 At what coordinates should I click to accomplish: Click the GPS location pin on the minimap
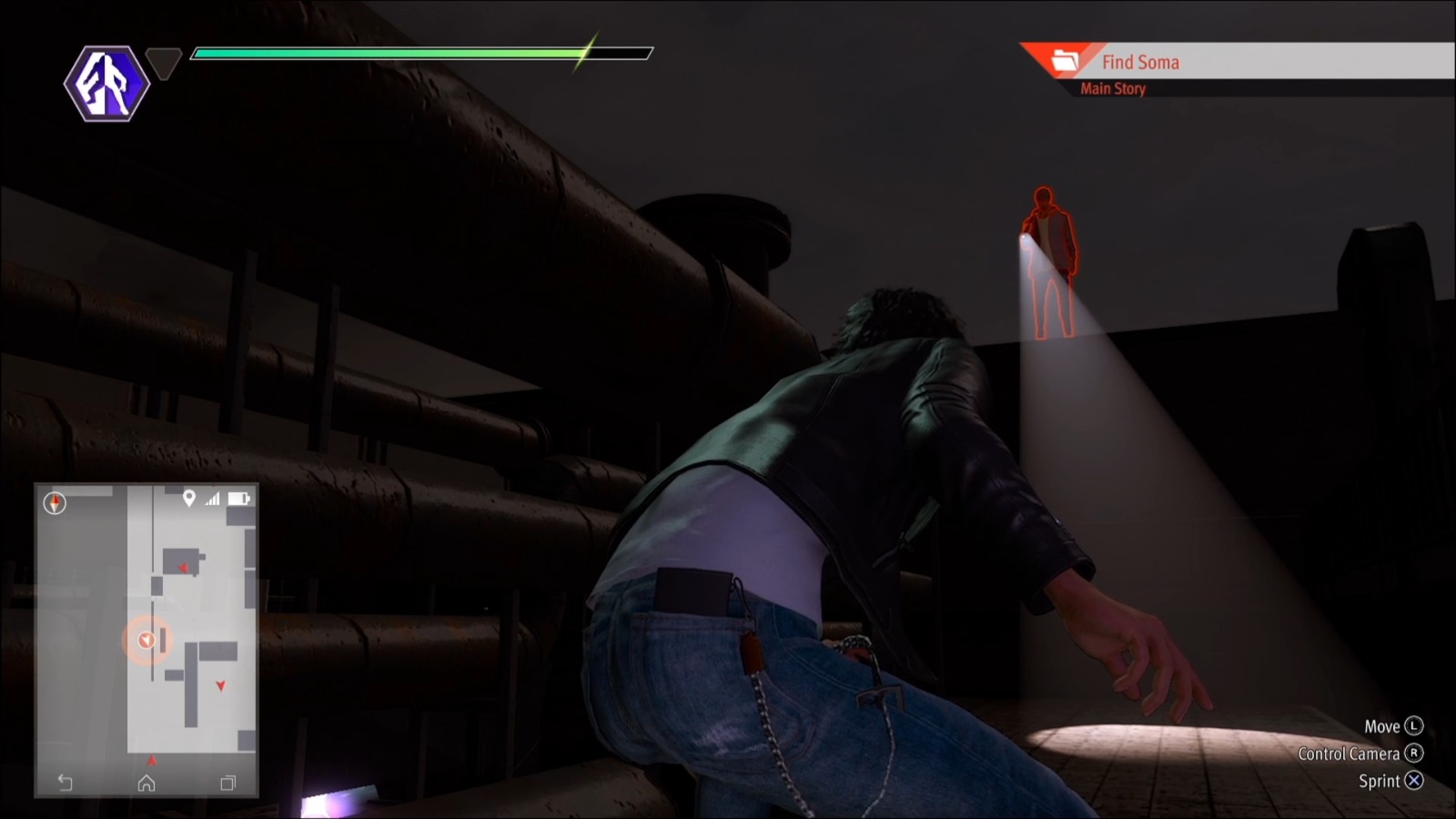188,498
